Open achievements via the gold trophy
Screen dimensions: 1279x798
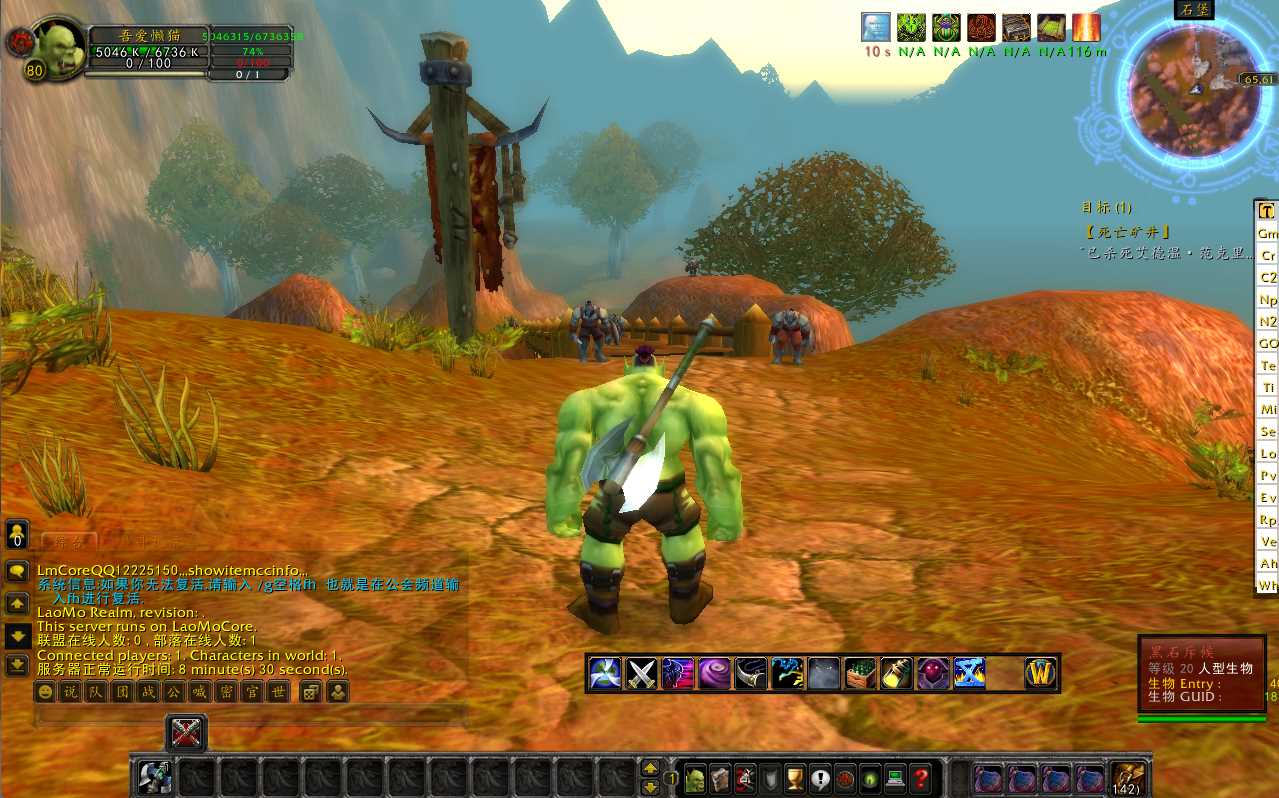(x=796, y=778)
